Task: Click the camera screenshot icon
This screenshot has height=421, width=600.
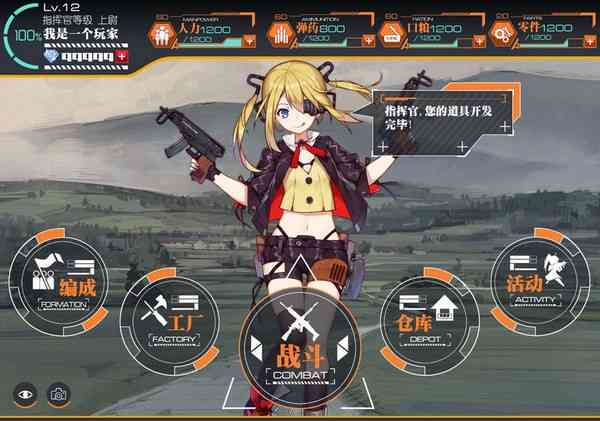Action: pyautogui.click(x=59, y=394)
